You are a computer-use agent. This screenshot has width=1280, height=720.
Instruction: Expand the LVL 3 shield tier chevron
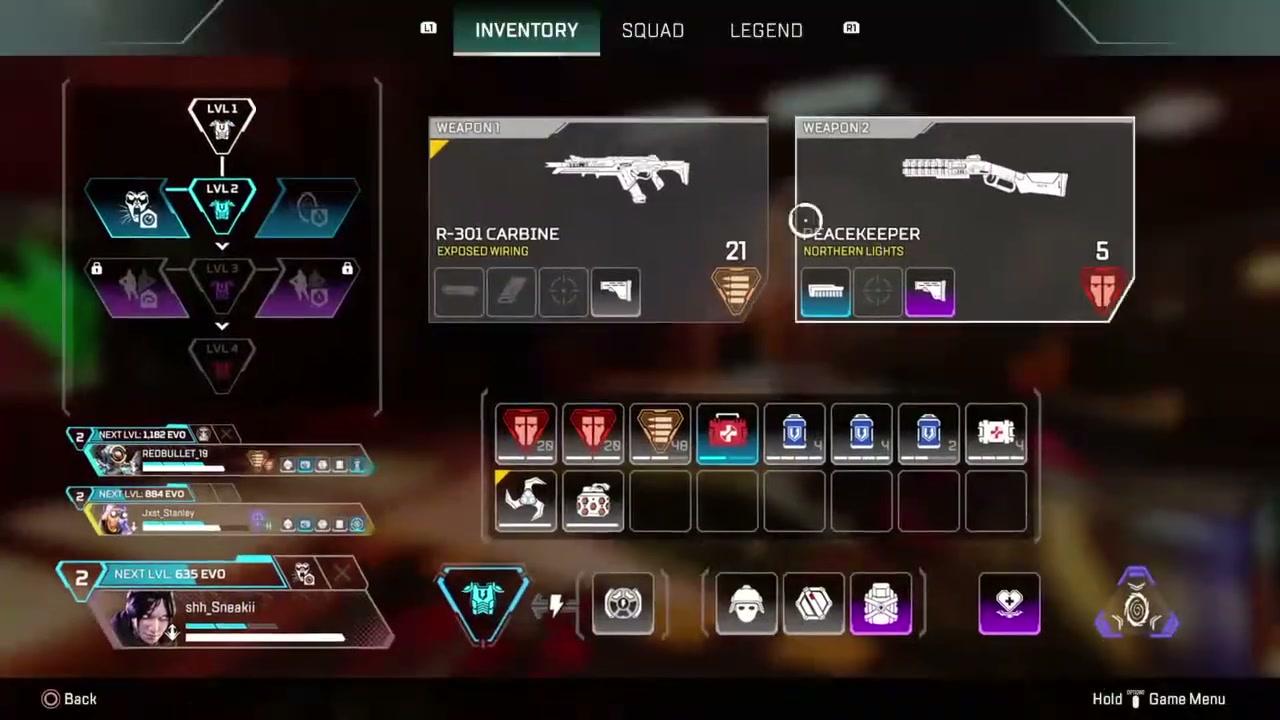[x=222, y=245]
